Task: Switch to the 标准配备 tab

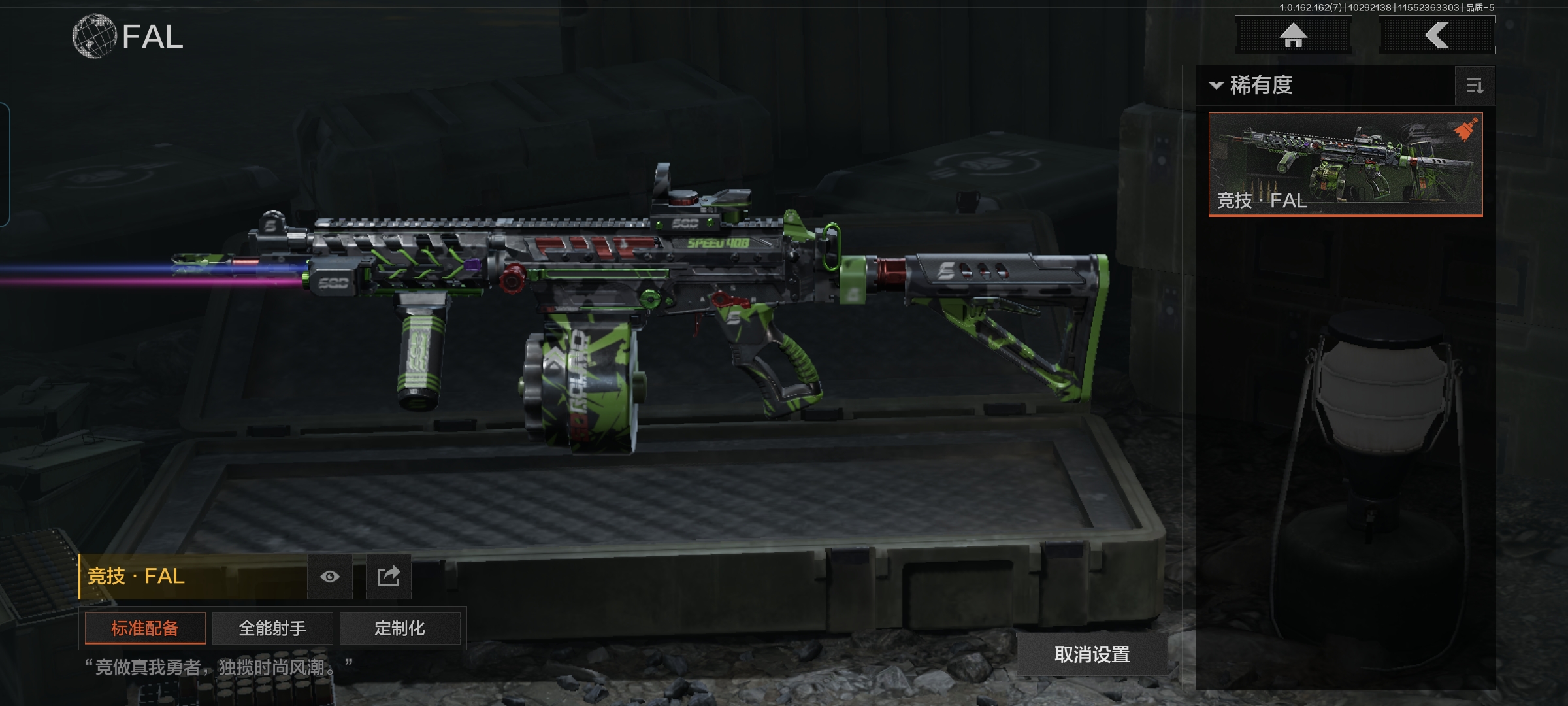Action: [x=145, y=628]
